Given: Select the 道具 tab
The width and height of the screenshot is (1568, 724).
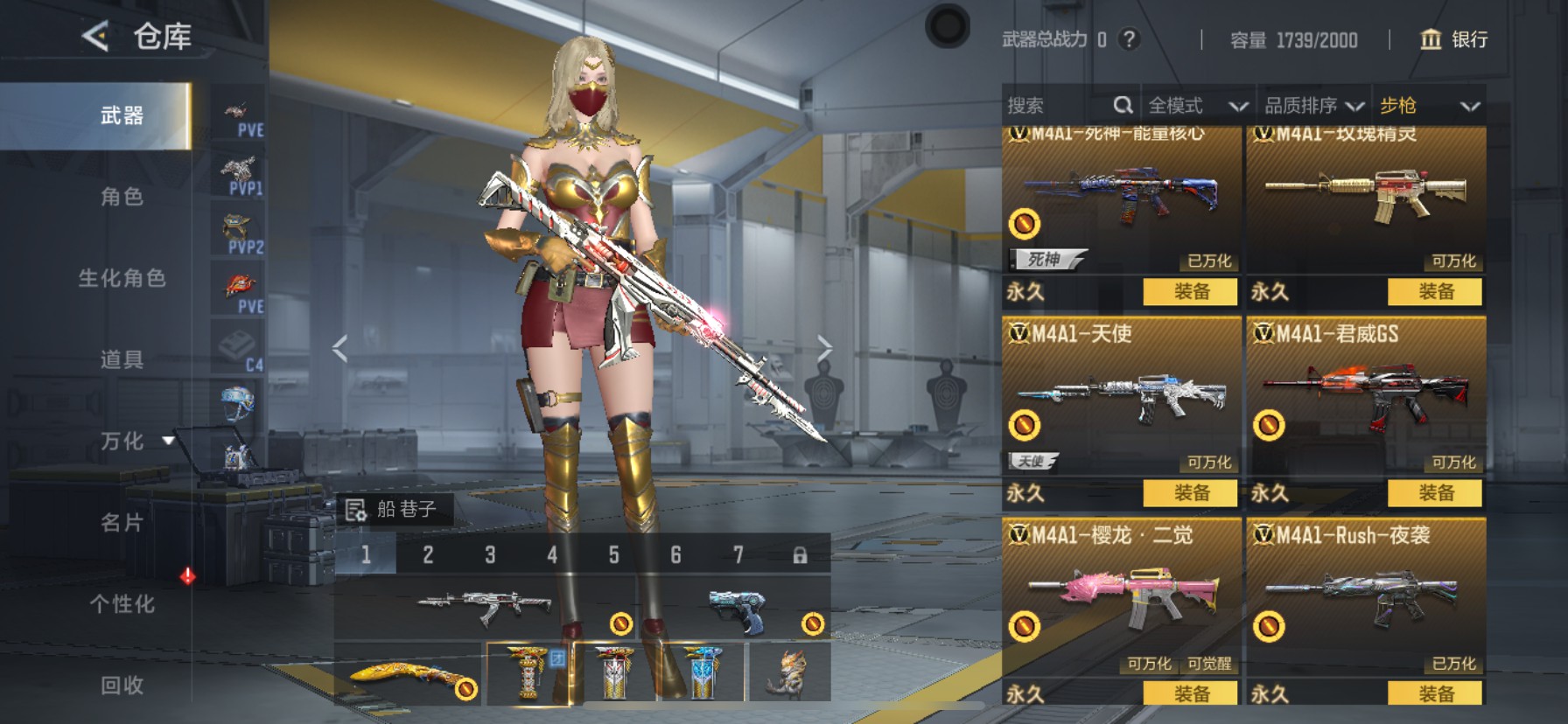Looking at the screenshot, I should (x=122, y=359).
